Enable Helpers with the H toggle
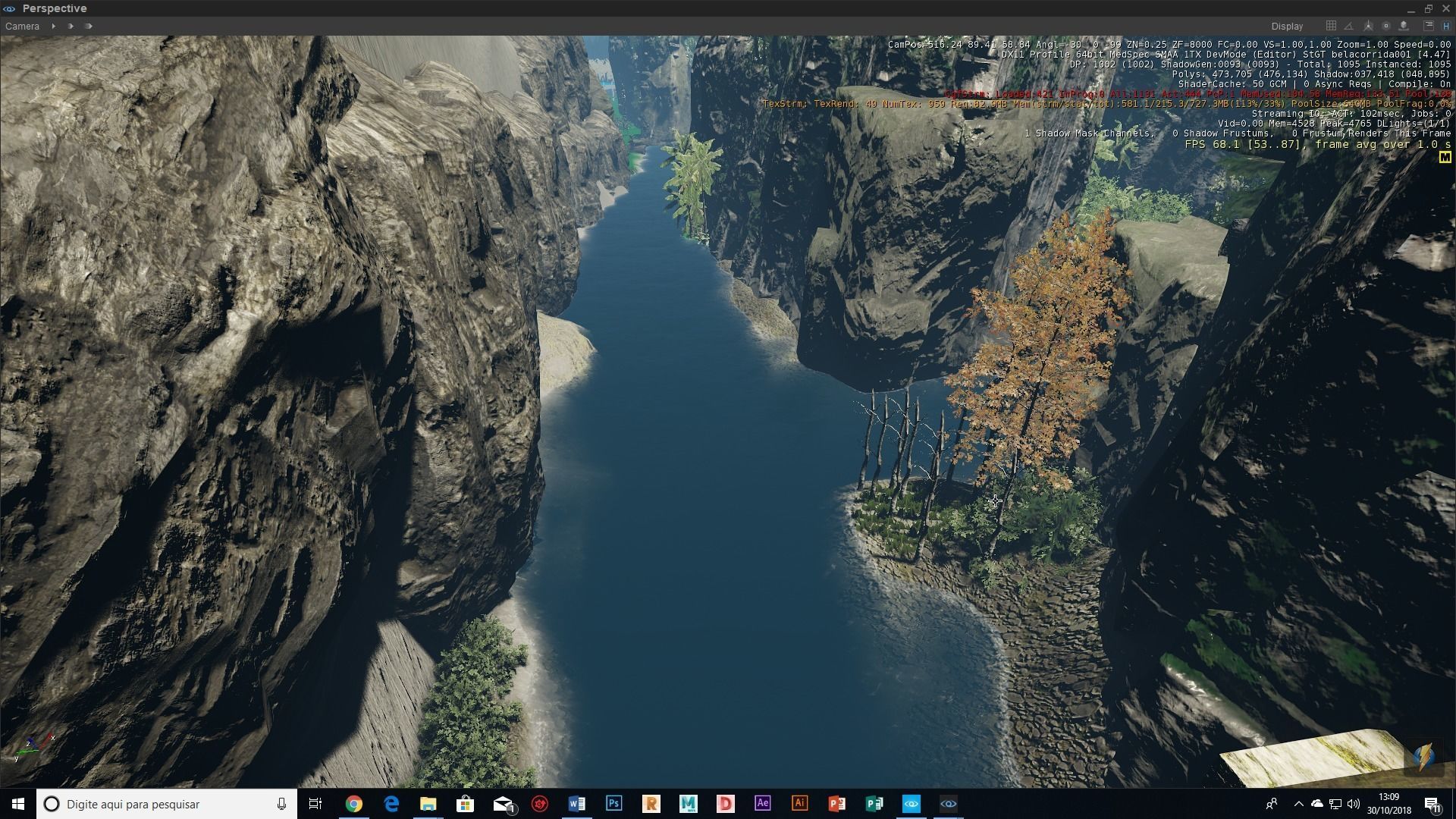The height and width of the screenshot is (819, 1456). 1446,25
